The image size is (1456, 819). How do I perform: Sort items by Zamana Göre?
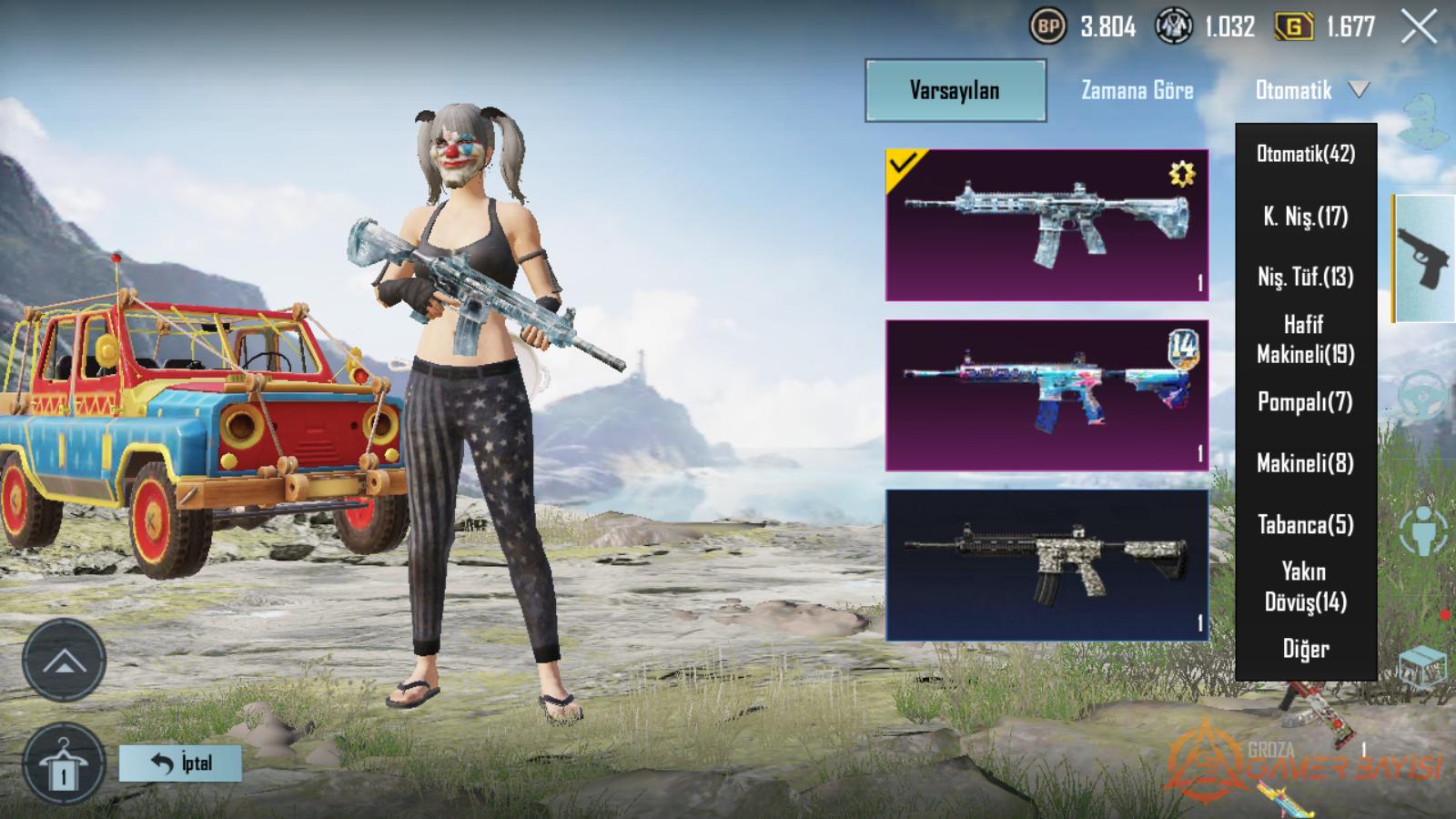point(1137,90)
